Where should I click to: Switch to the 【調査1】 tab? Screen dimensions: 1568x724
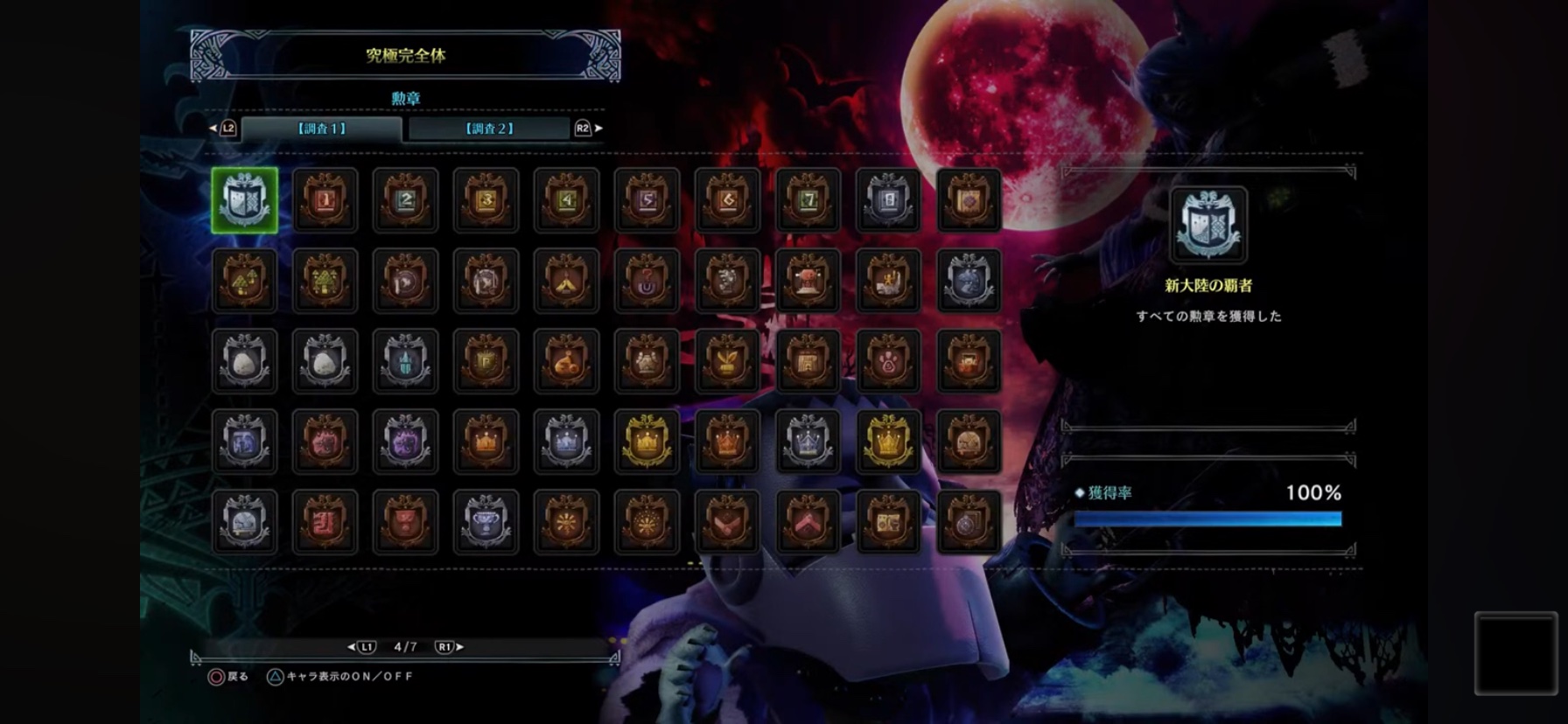(x=321, y=129)
